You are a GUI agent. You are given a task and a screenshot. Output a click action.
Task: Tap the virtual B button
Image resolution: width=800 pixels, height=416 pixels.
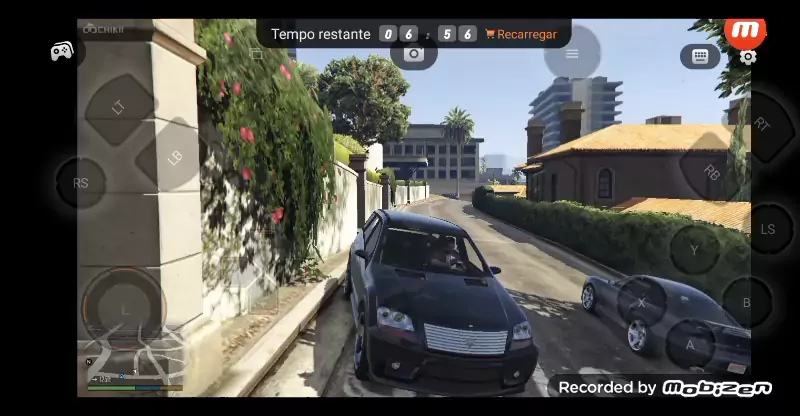(x=746, y=302)
